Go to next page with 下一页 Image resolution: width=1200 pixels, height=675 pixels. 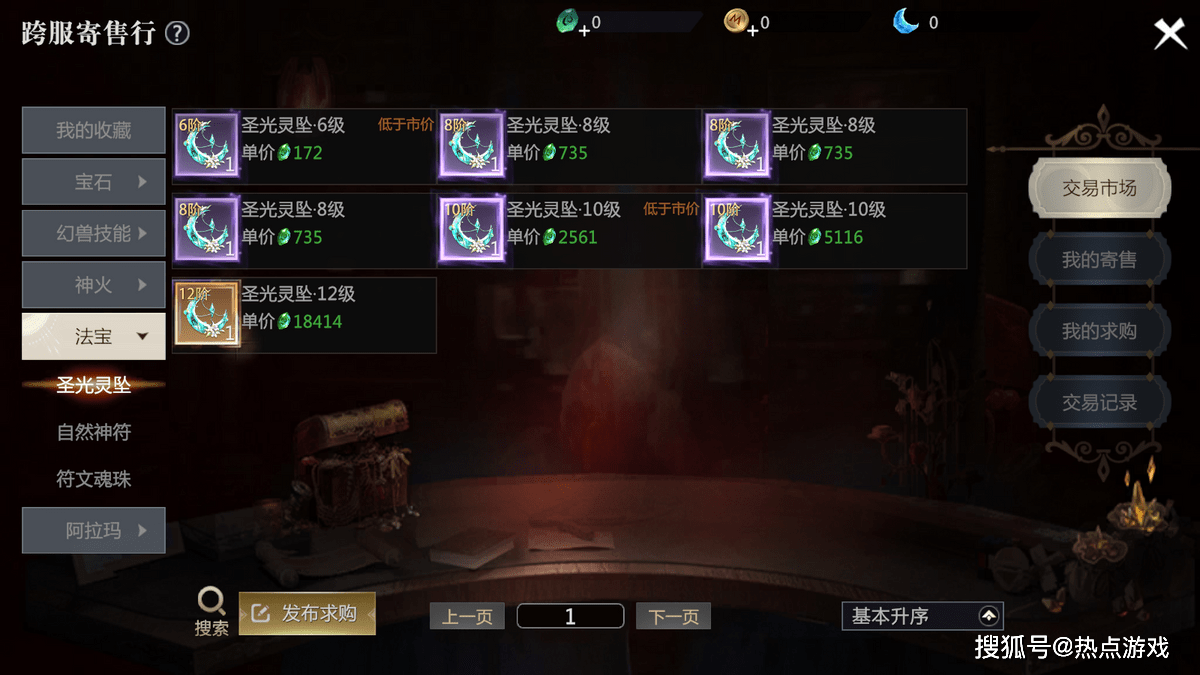coord(673,616)
